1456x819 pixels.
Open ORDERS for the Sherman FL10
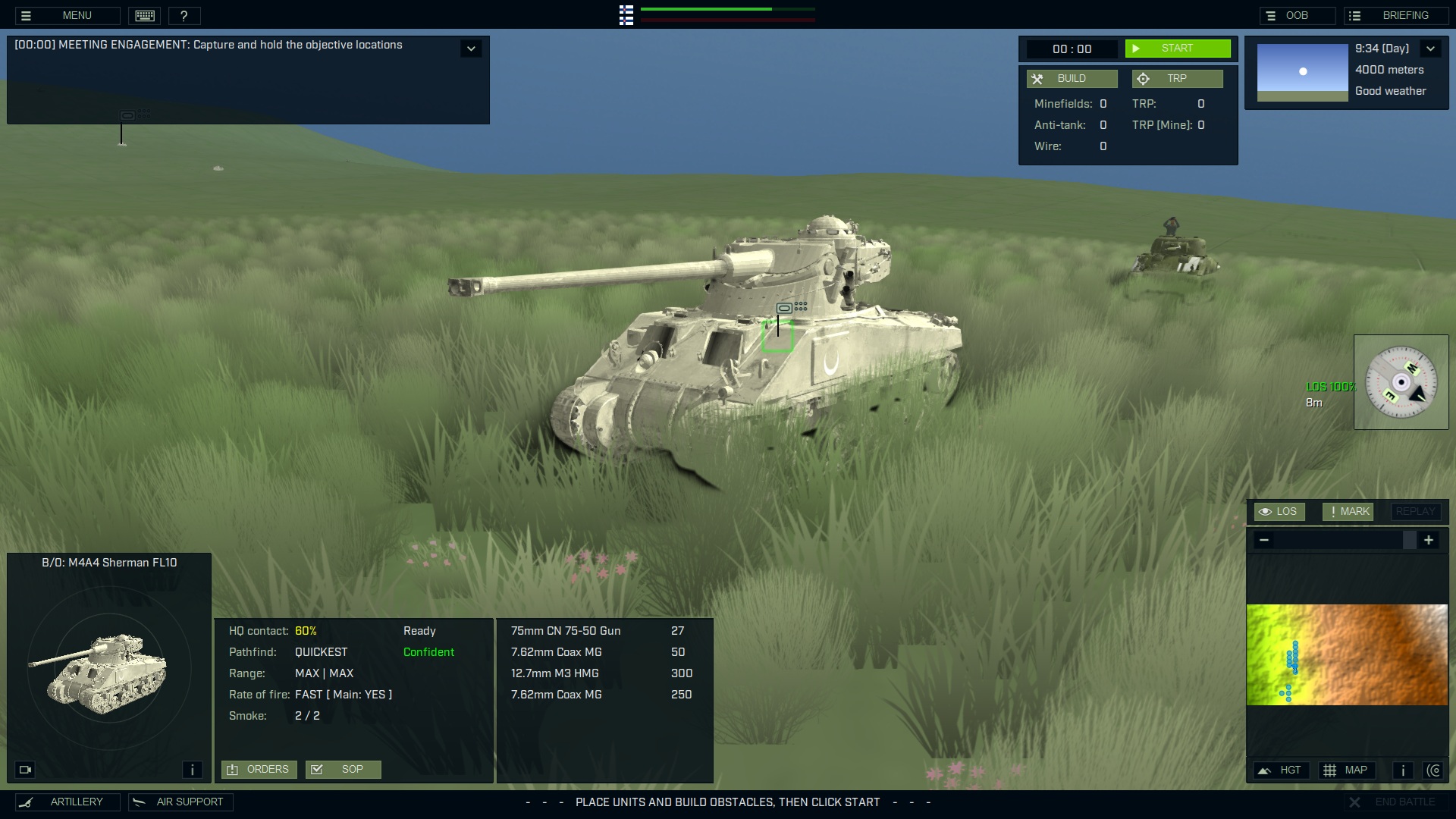coord(259,769)
